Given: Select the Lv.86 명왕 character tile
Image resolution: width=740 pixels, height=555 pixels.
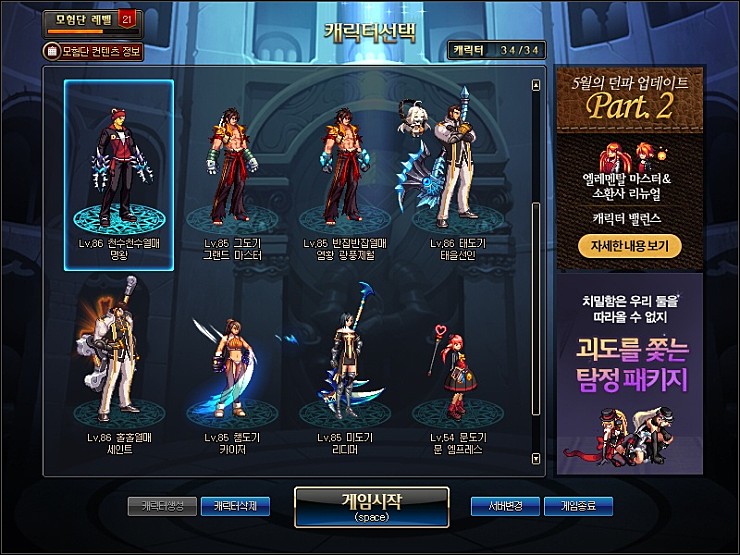Looking at the screenshot, I should tap(119, 175).
